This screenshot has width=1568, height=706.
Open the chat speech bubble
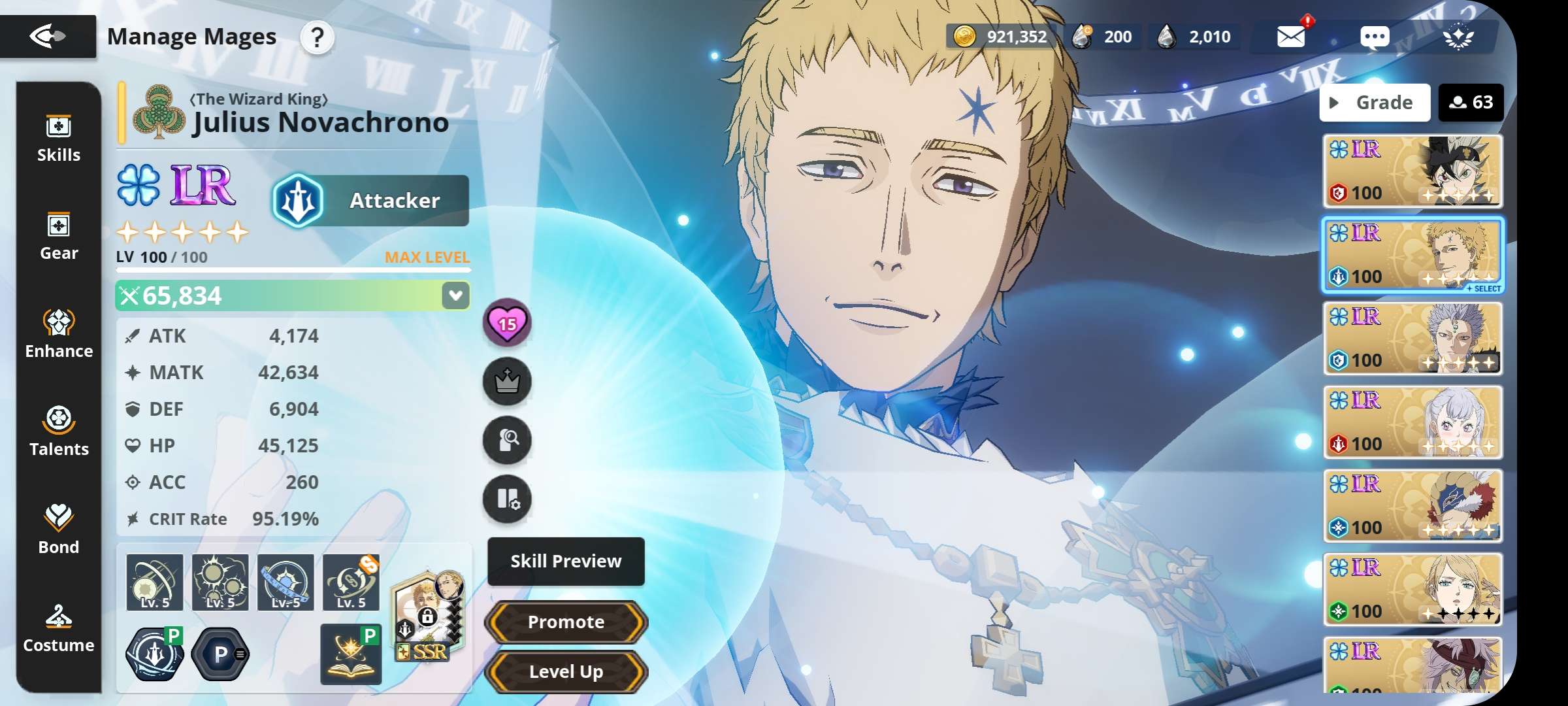pyautogui.click(x=1375, y=37)
